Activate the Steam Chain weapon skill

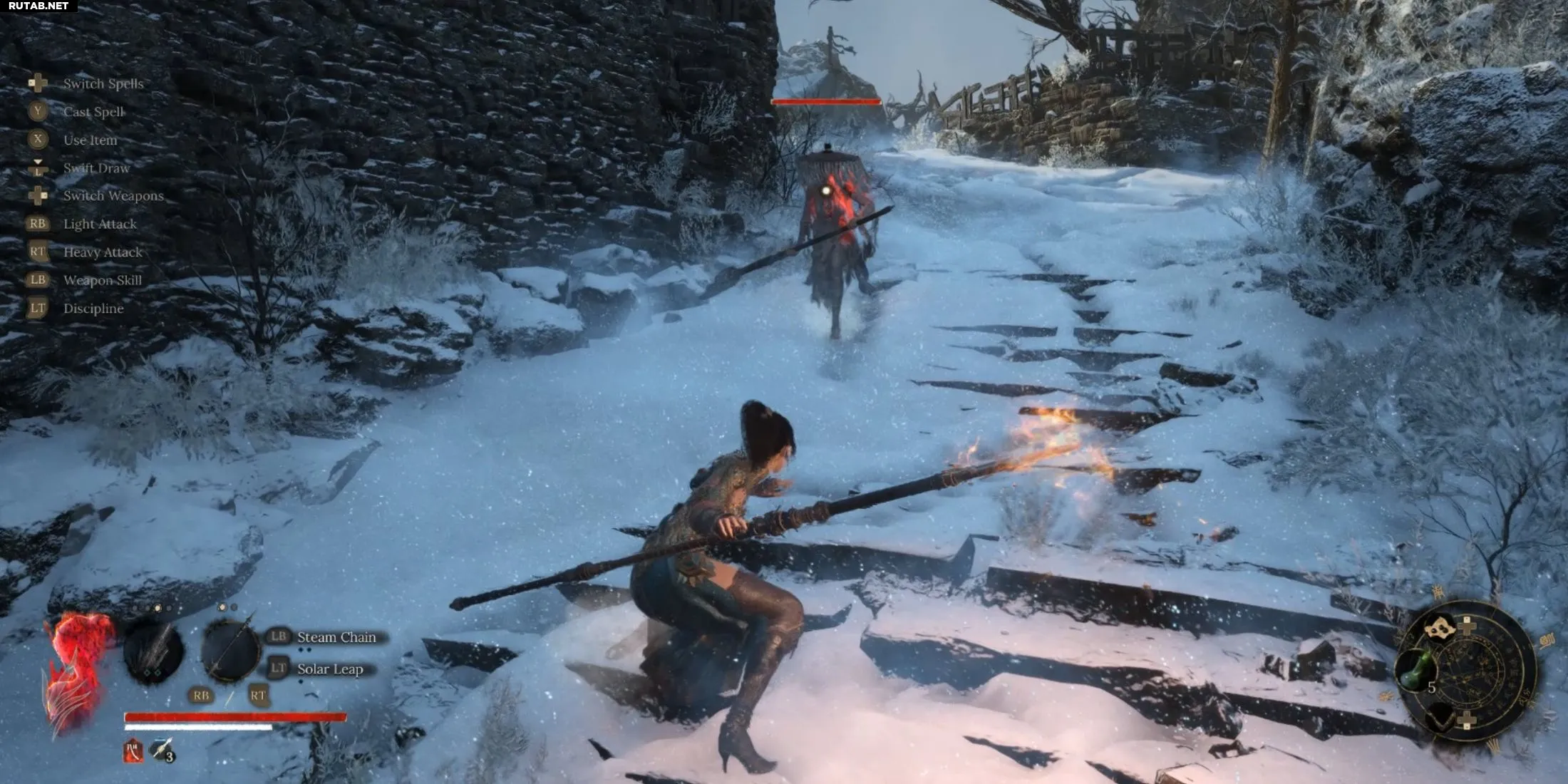[x=336, y=637]
